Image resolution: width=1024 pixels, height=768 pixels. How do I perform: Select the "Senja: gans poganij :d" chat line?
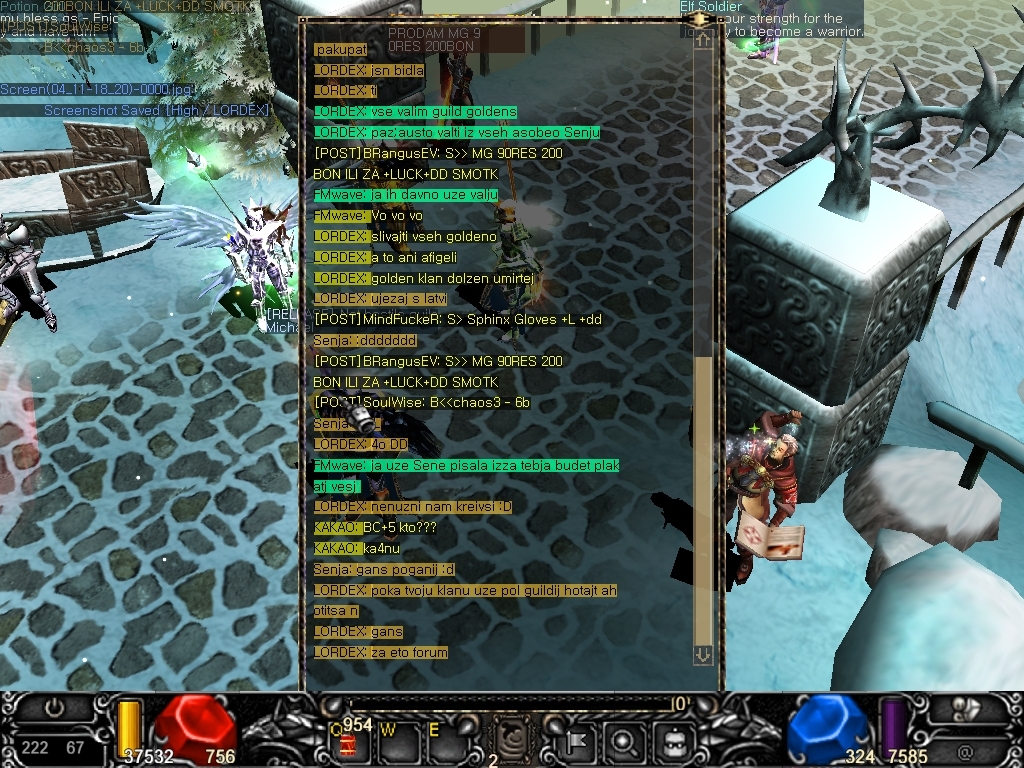tap(384, 570)
